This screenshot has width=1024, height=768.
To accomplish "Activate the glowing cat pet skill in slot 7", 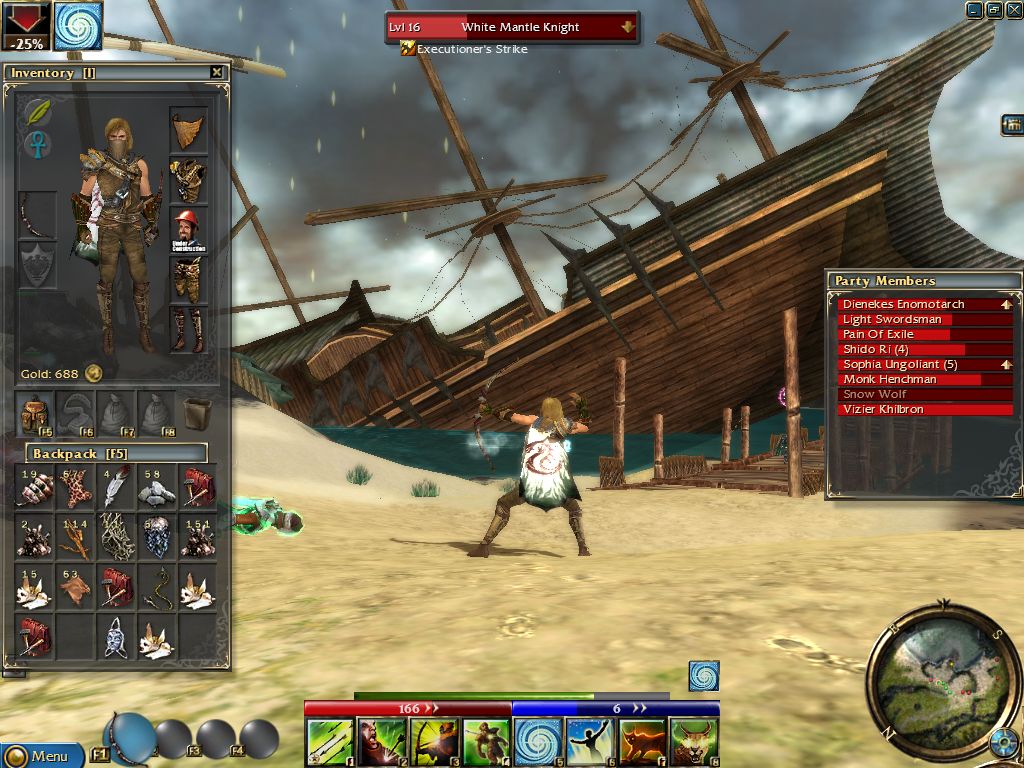I will 642,744.
